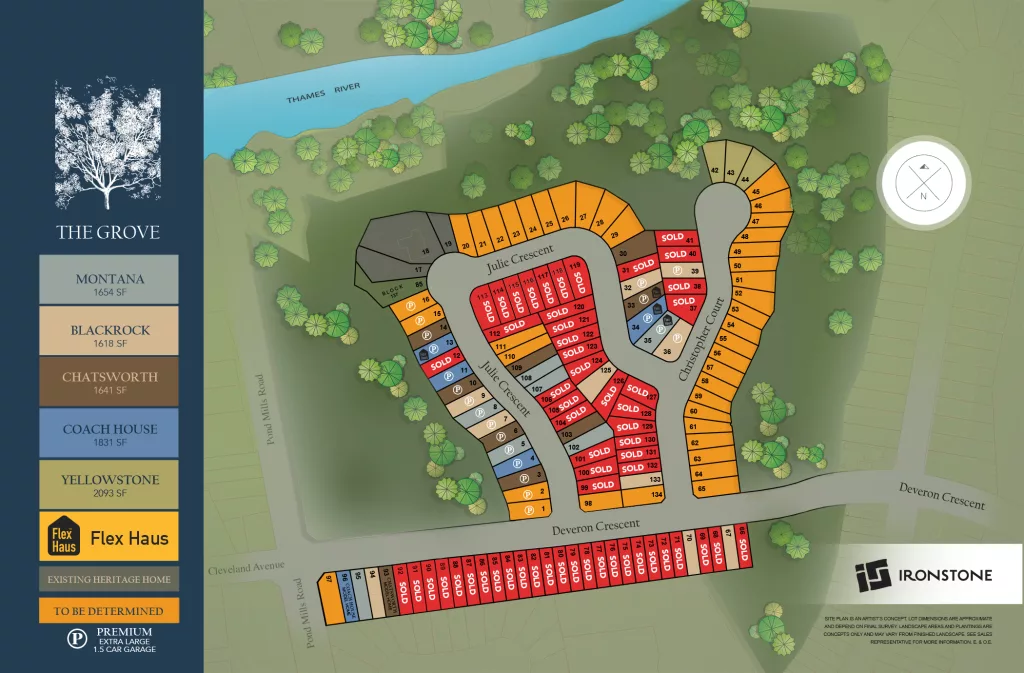Select lot 36 on Christopher Court
This screenshot has height=673, width=1024.
point(667,351)
